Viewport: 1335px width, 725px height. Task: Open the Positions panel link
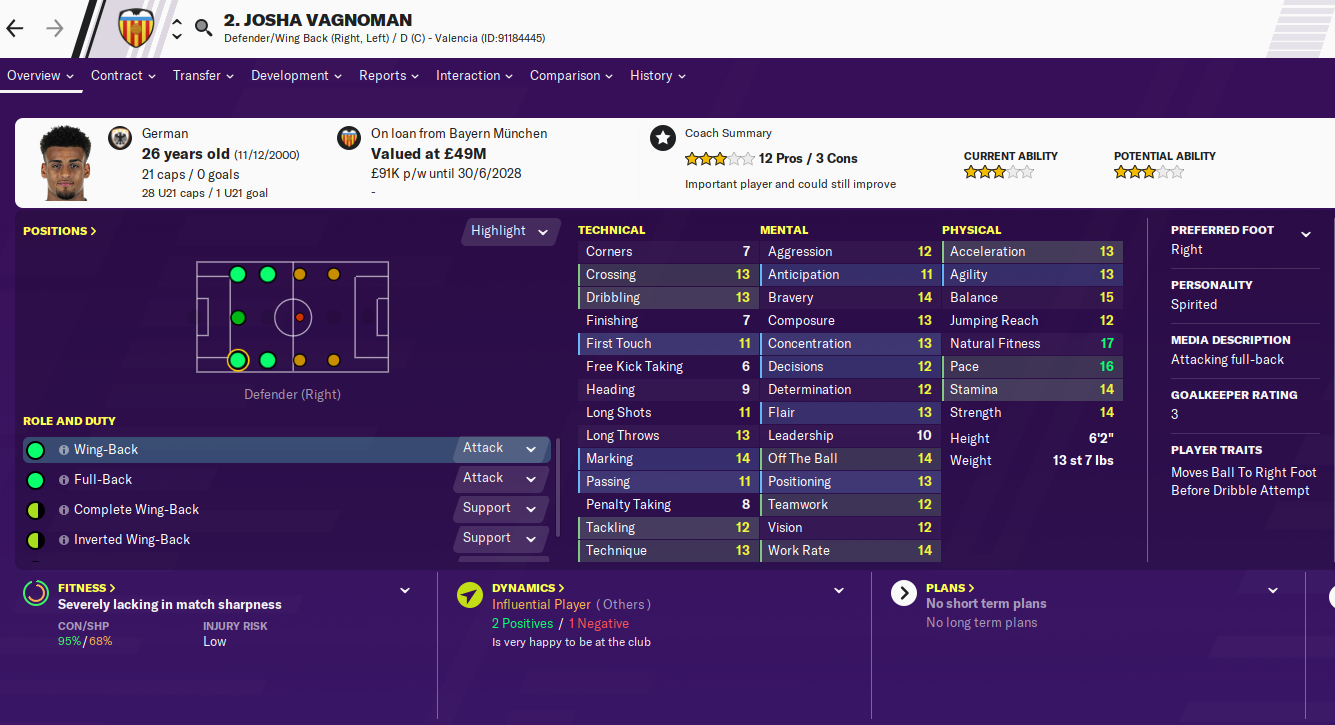click(60, 231)
